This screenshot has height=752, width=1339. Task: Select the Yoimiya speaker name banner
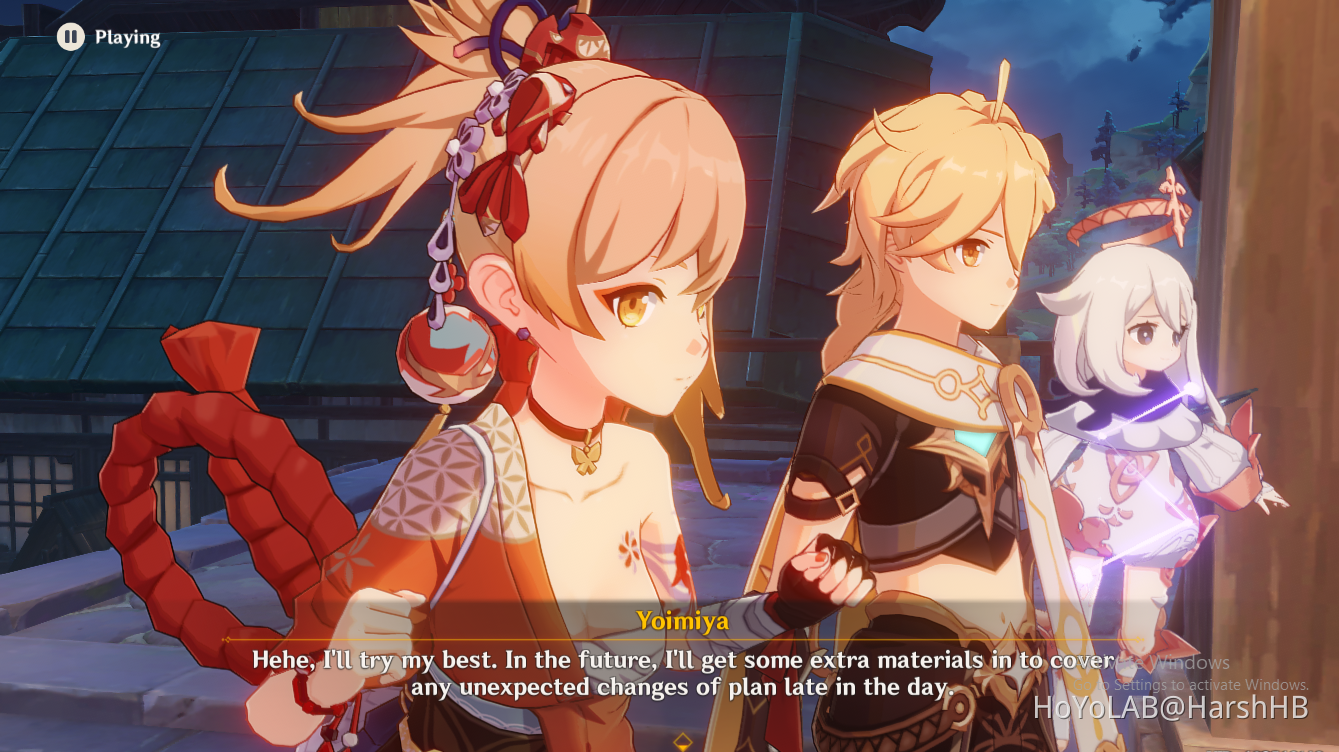click(x=684, y=619)
